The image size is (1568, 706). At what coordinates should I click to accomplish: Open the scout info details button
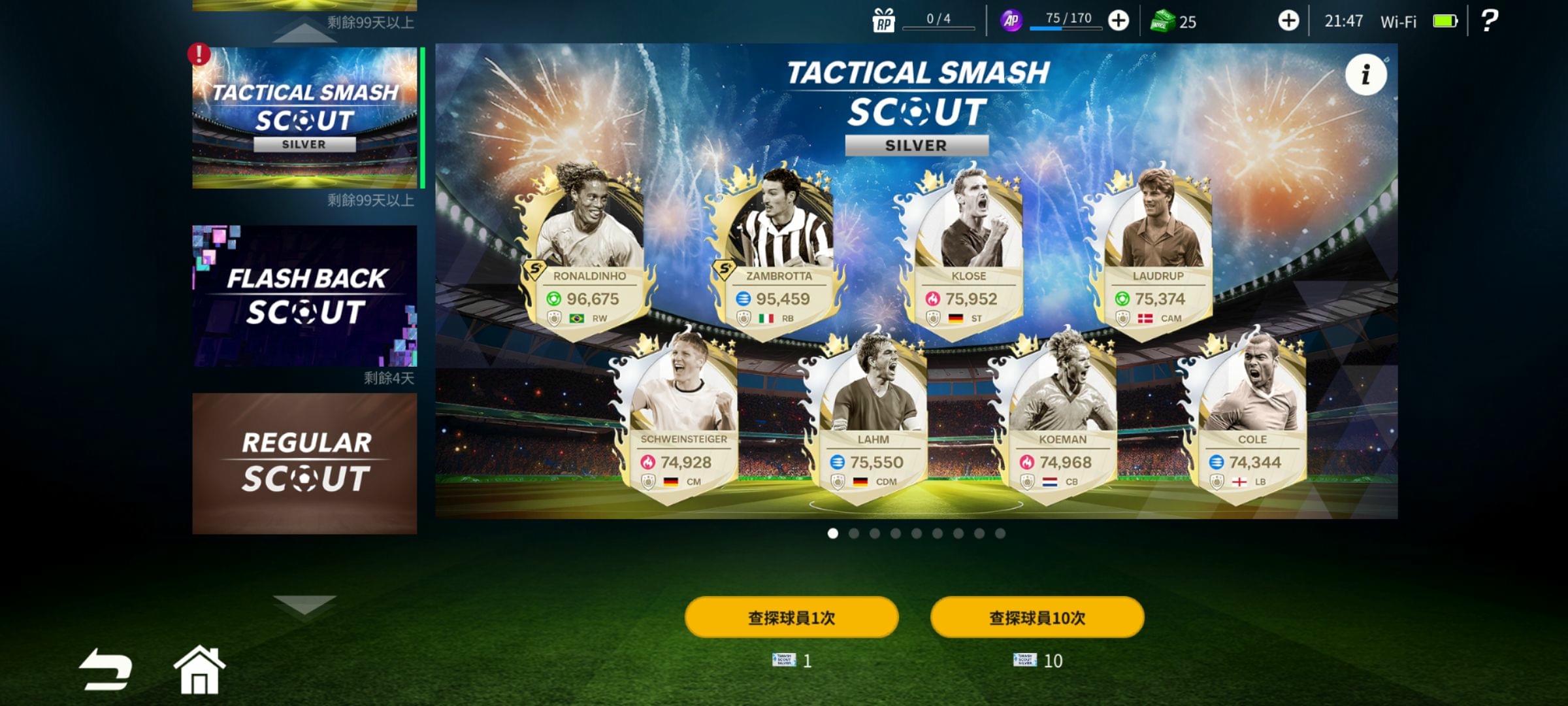(x=1365, y=75)
